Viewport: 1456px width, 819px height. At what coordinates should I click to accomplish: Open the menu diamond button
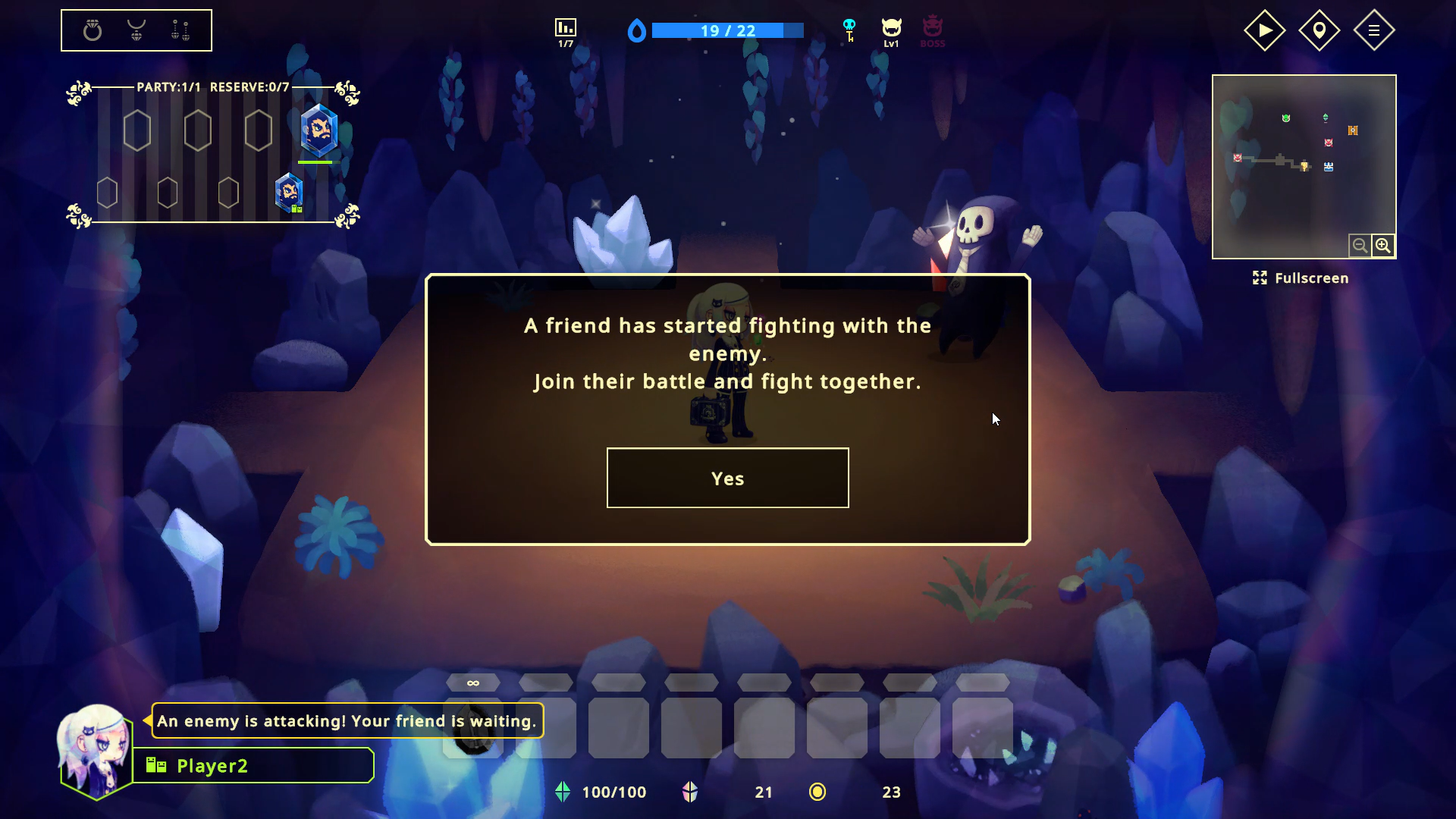point(1374,30)
